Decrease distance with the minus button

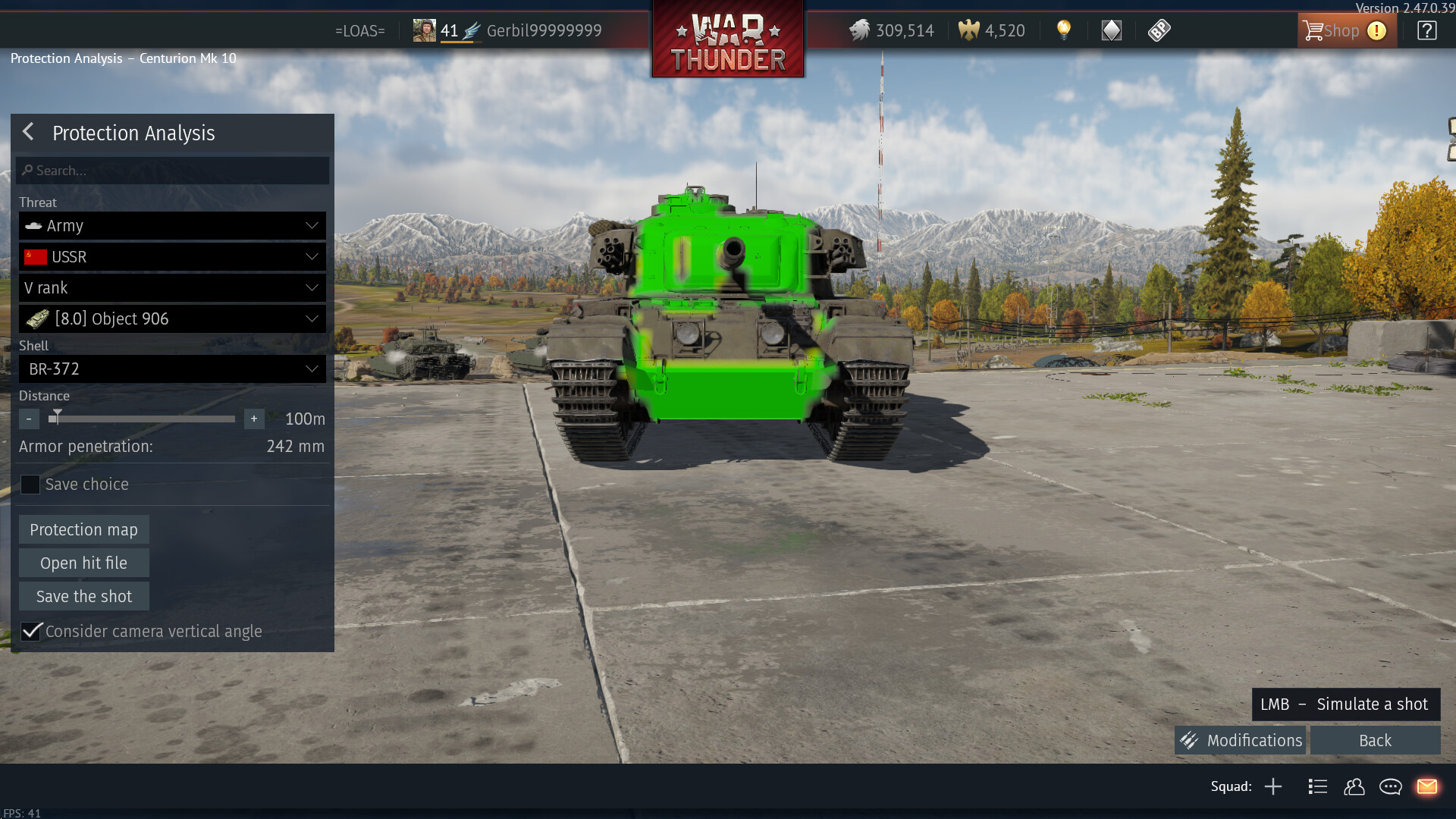coord(29,419)
